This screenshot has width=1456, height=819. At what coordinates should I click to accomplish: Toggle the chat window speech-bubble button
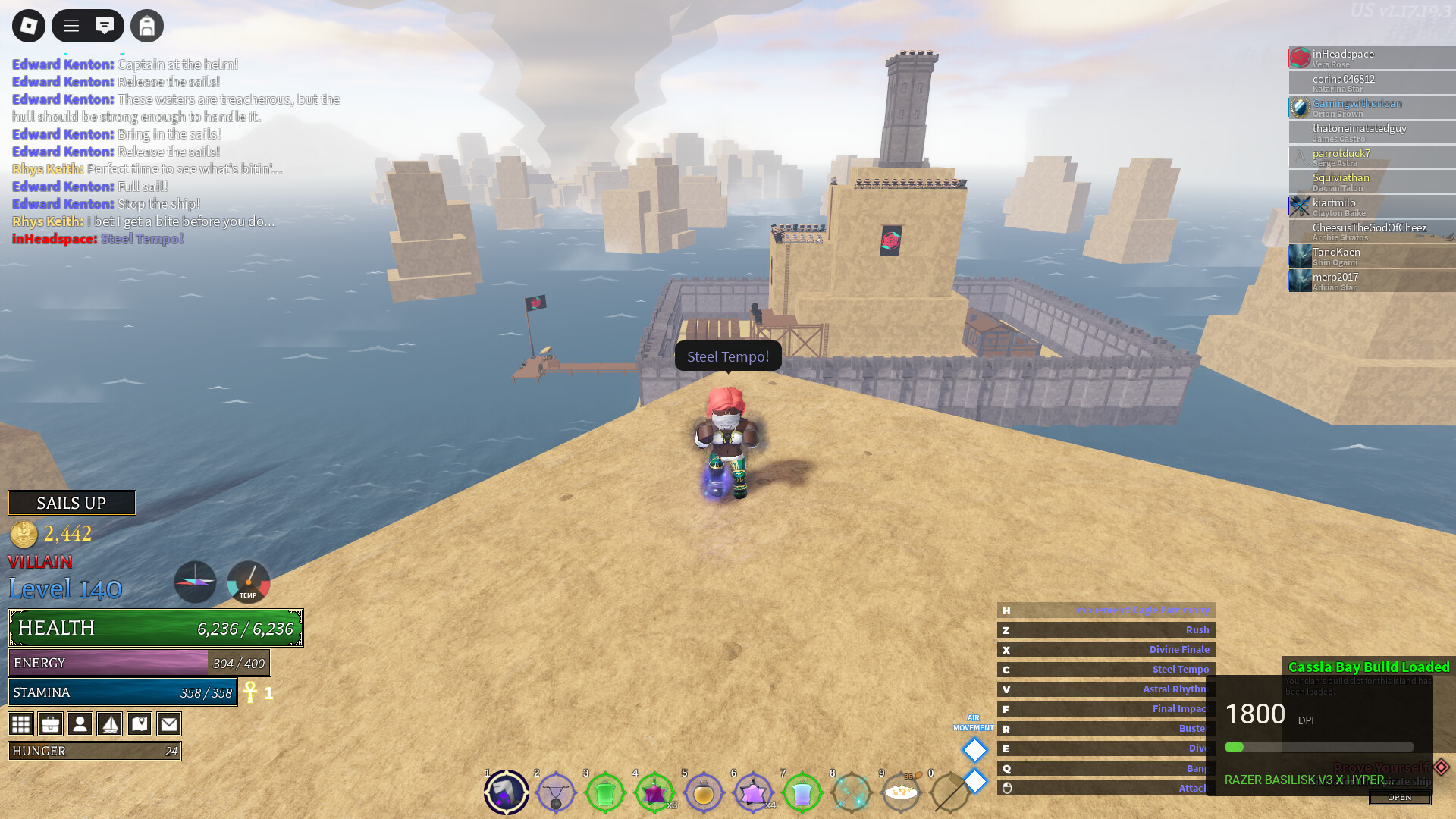point(105,26)
